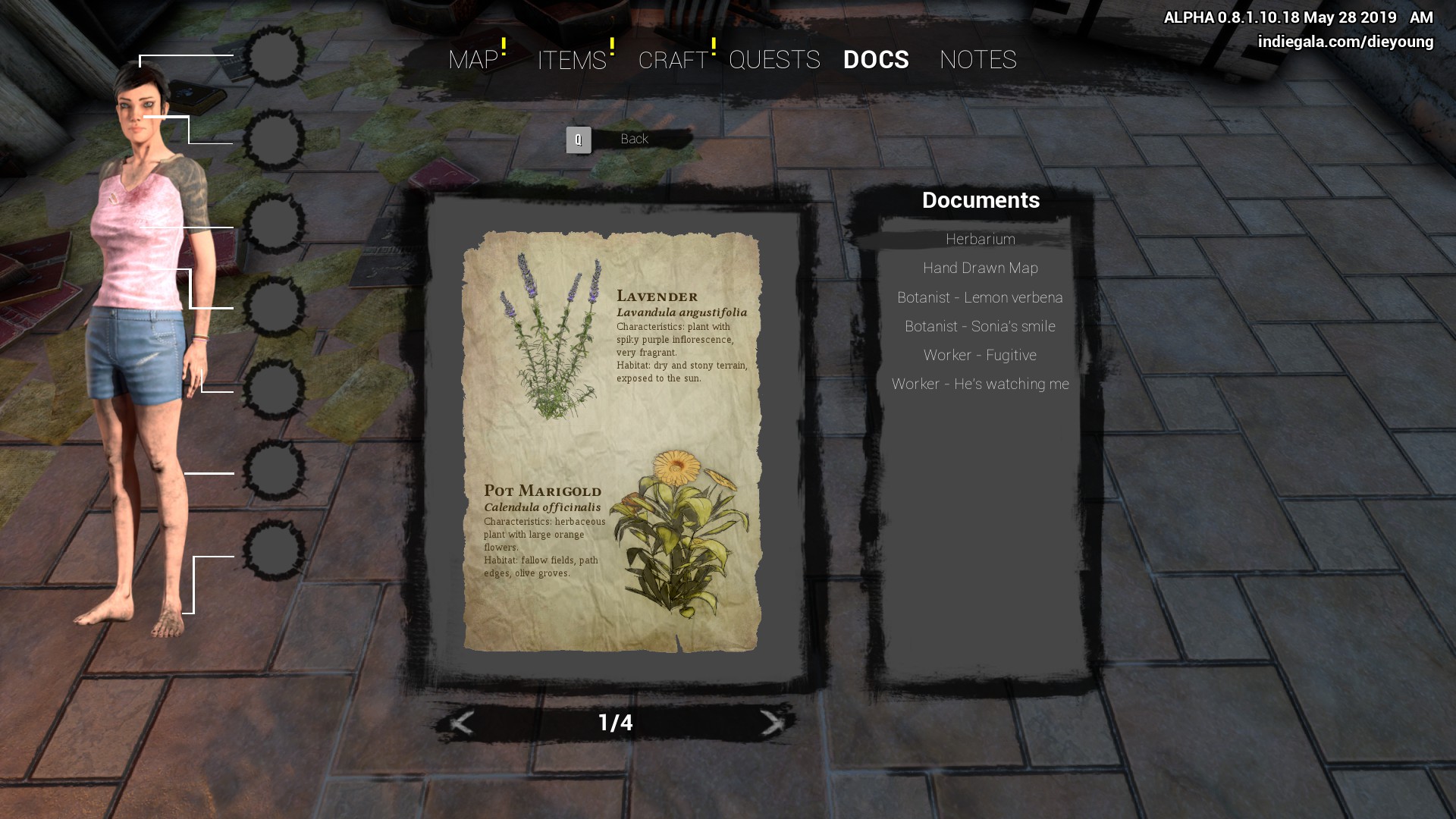Open the ITEMS tab
1456x819 pixels.
coord(572,60)
